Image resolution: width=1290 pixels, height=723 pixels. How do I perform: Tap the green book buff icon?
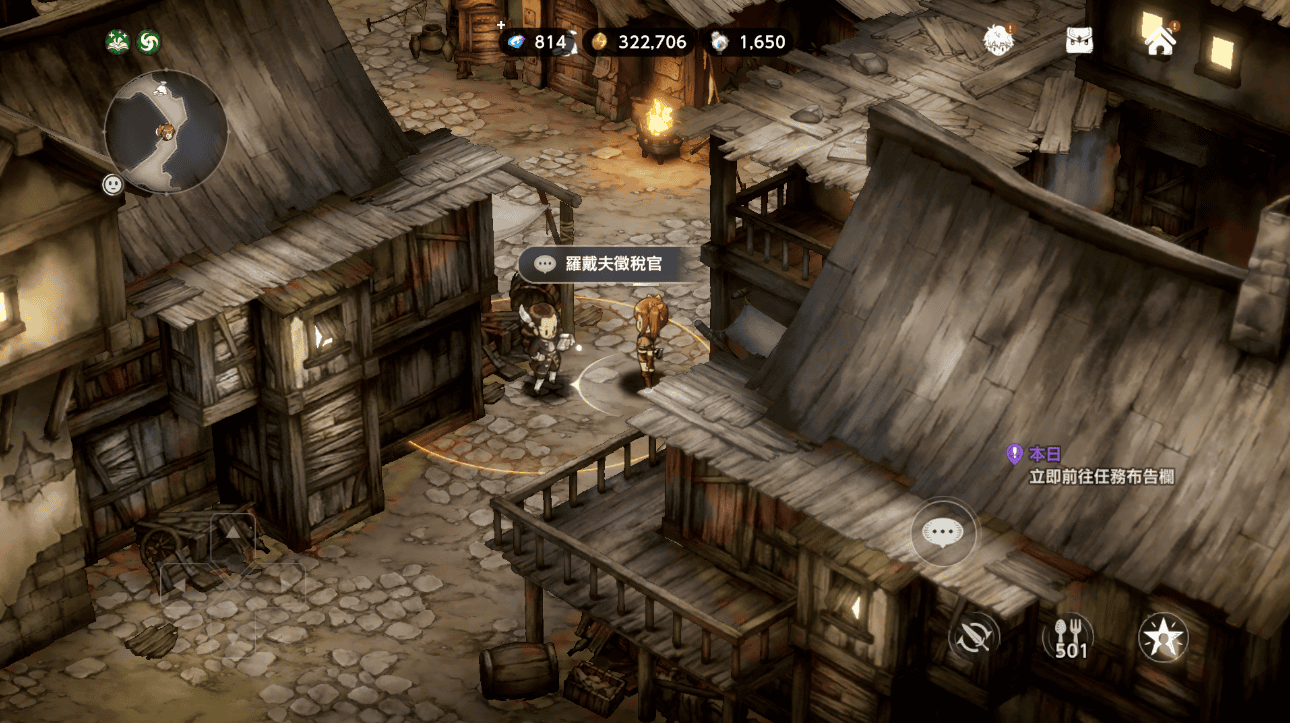click(119, 42)
